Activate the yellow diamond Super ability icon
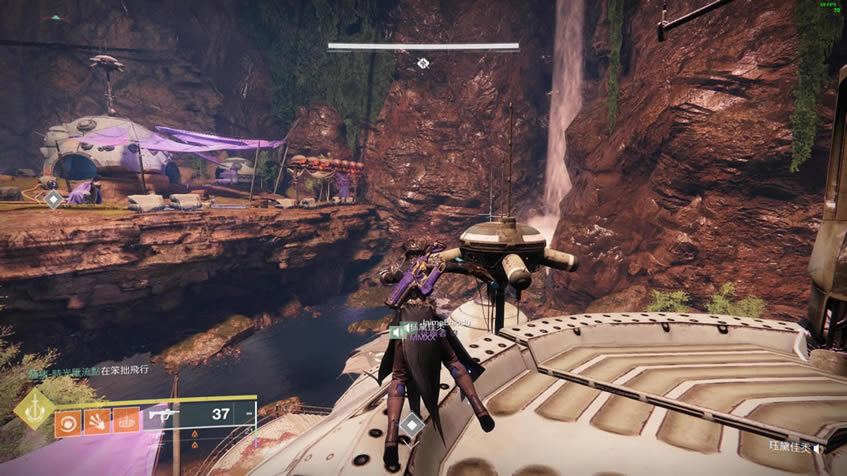The width and height of the screenshot is (847, 476). pos(35,409)
